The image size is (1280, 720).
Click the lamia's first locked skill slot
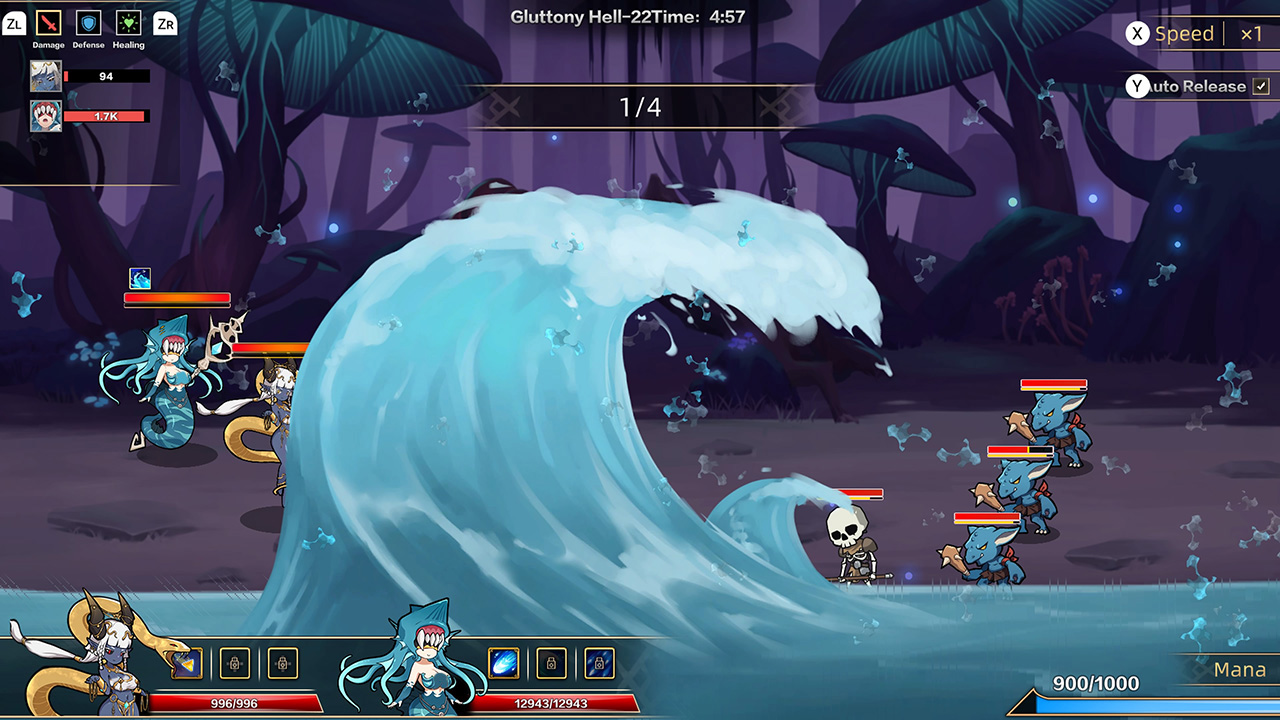click(x=234, y=663)
